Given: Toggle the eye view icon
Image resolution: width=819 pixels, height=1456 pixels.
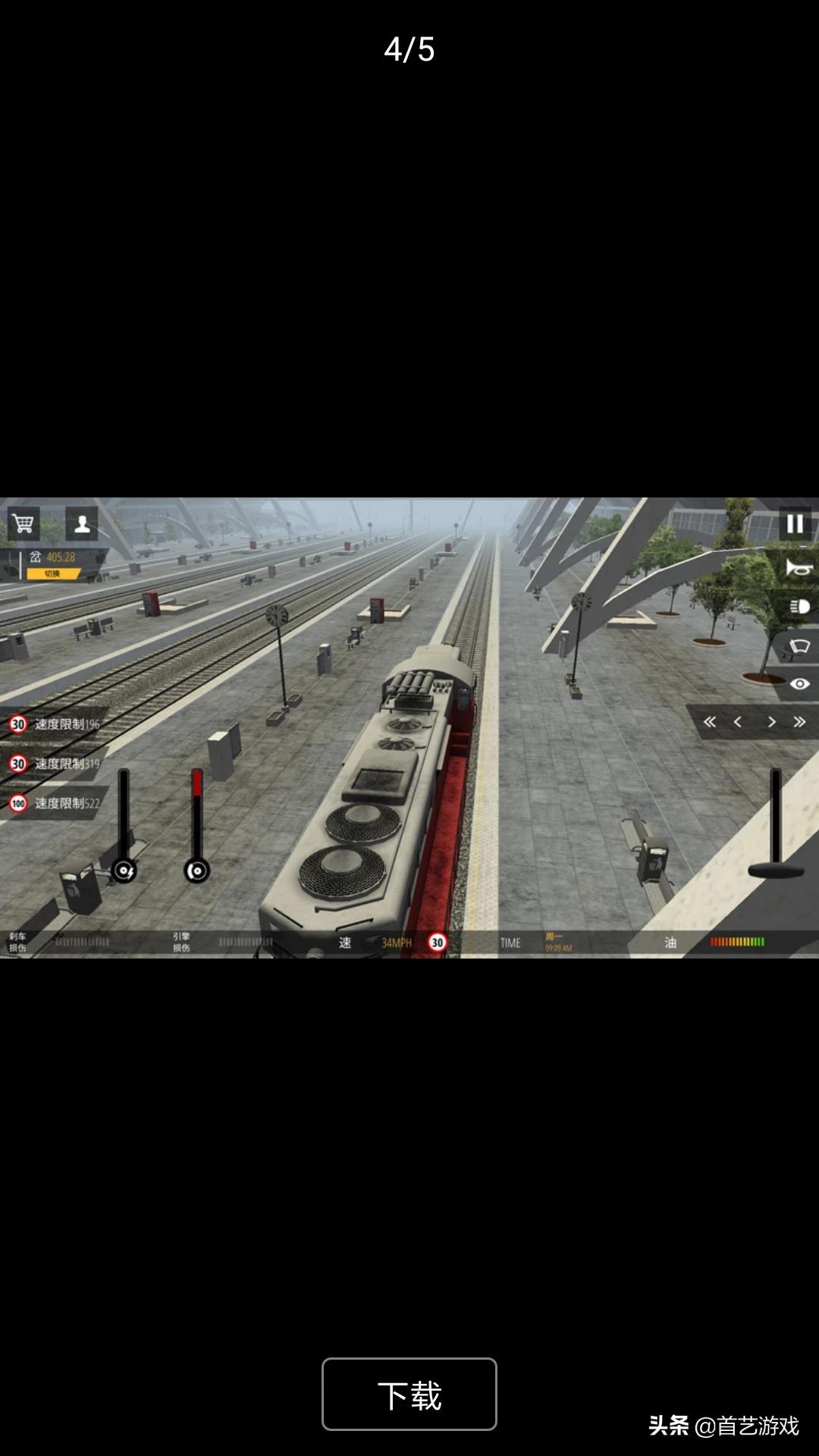Looking at the screenshot, I should pyautogui.click(x=799, y=684).
